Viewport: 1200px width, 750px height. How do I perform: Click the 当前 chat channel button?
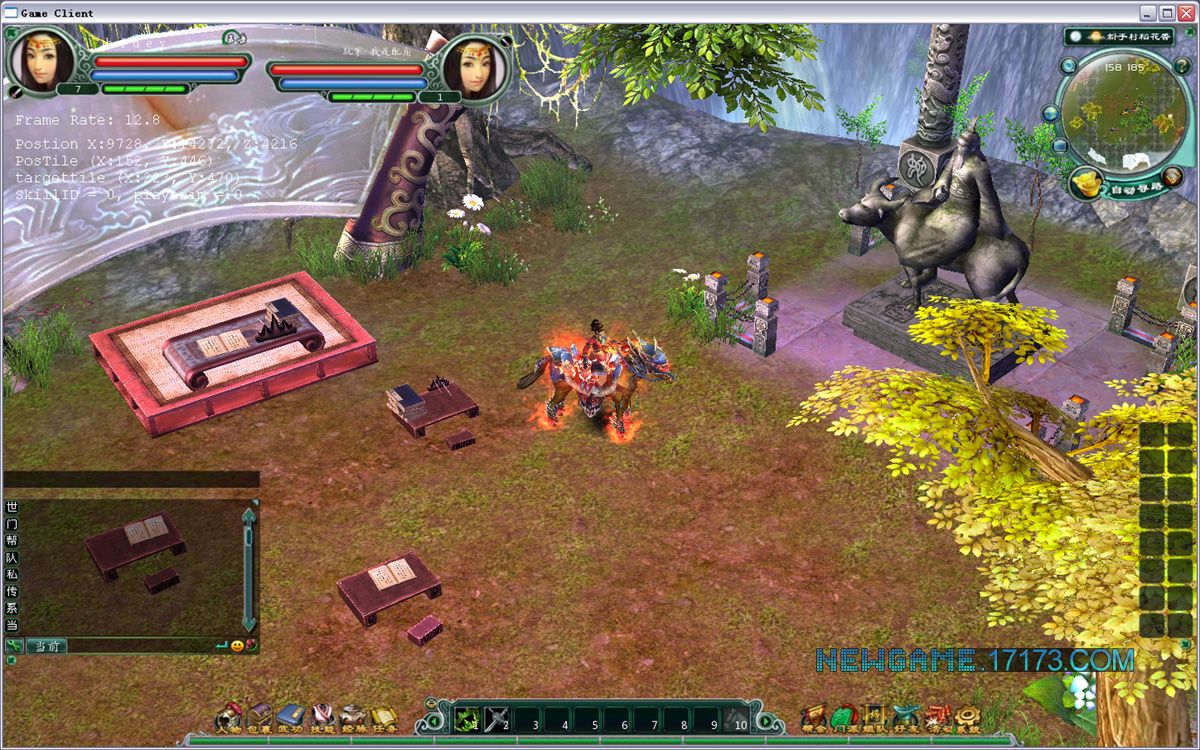tap(47, 646)
